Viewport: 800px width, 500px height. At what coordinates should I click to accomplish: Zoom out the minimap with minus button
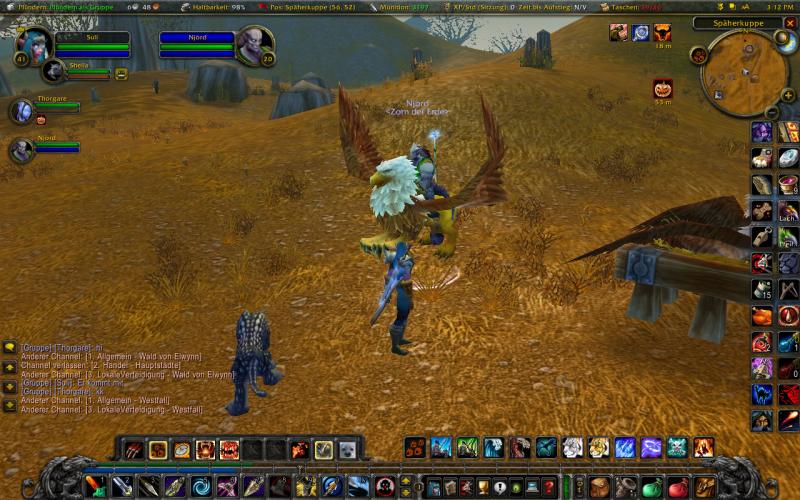pyautogui.click(x=772, y=110)
